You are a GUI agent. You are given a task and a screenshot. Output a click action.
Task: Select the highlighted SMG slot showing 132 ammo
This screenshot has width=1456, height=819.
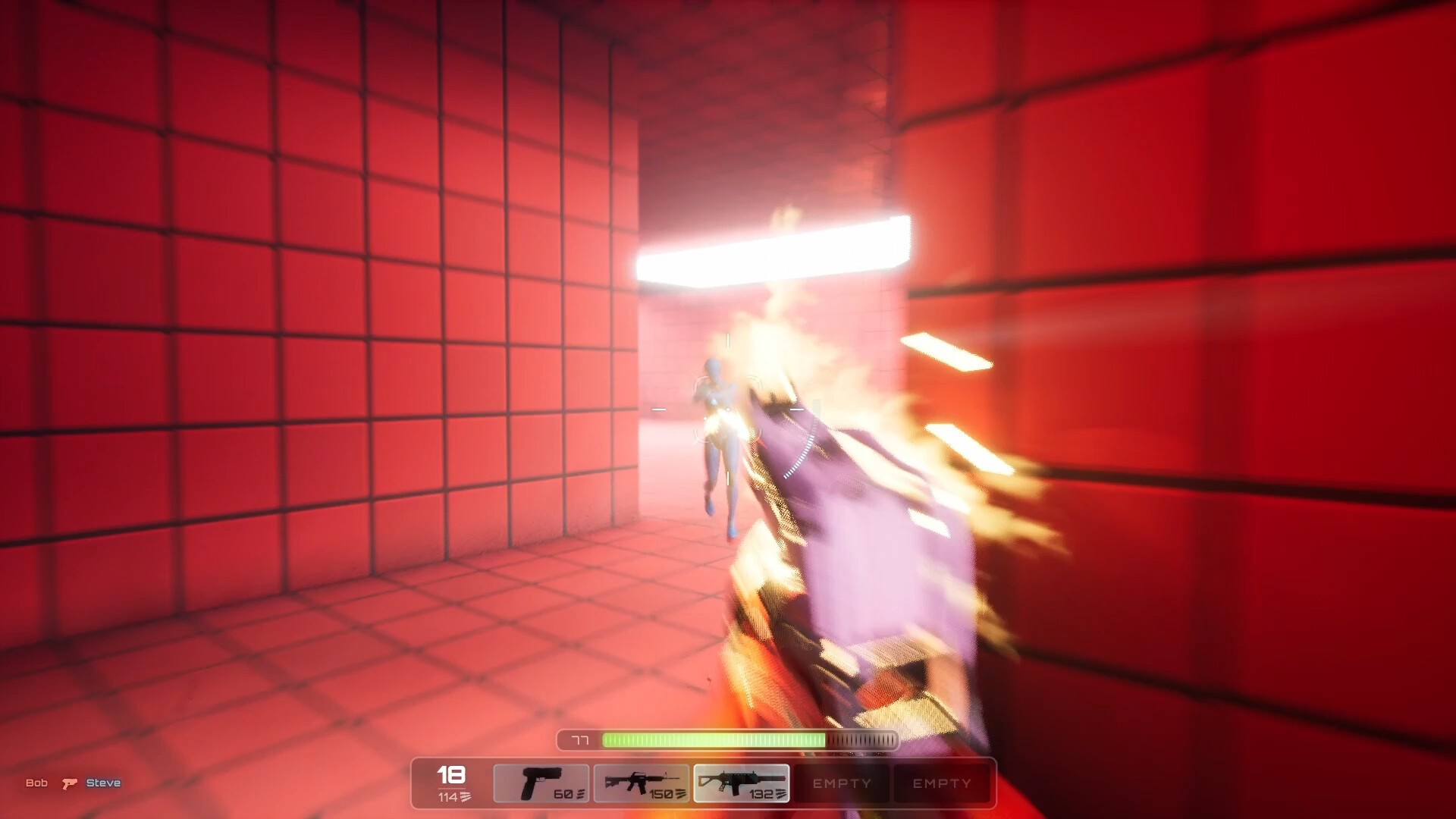(x=742, y=783)
